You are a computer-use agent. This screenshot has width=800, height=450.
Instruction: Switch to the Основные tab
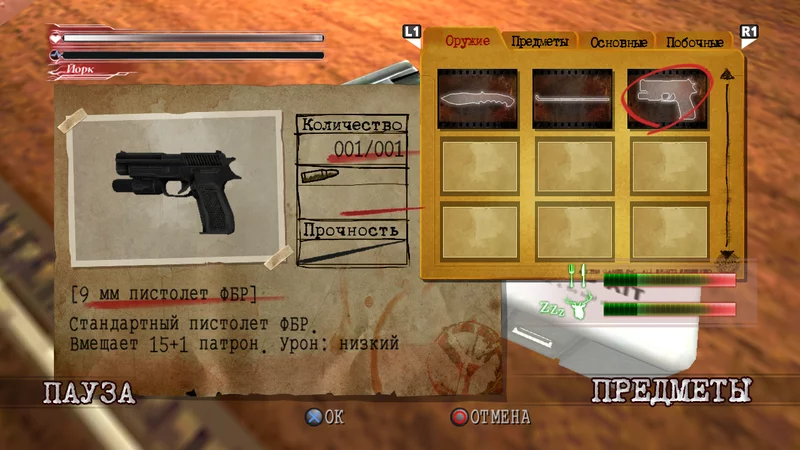pyautogui.click(x=619, y=42)
